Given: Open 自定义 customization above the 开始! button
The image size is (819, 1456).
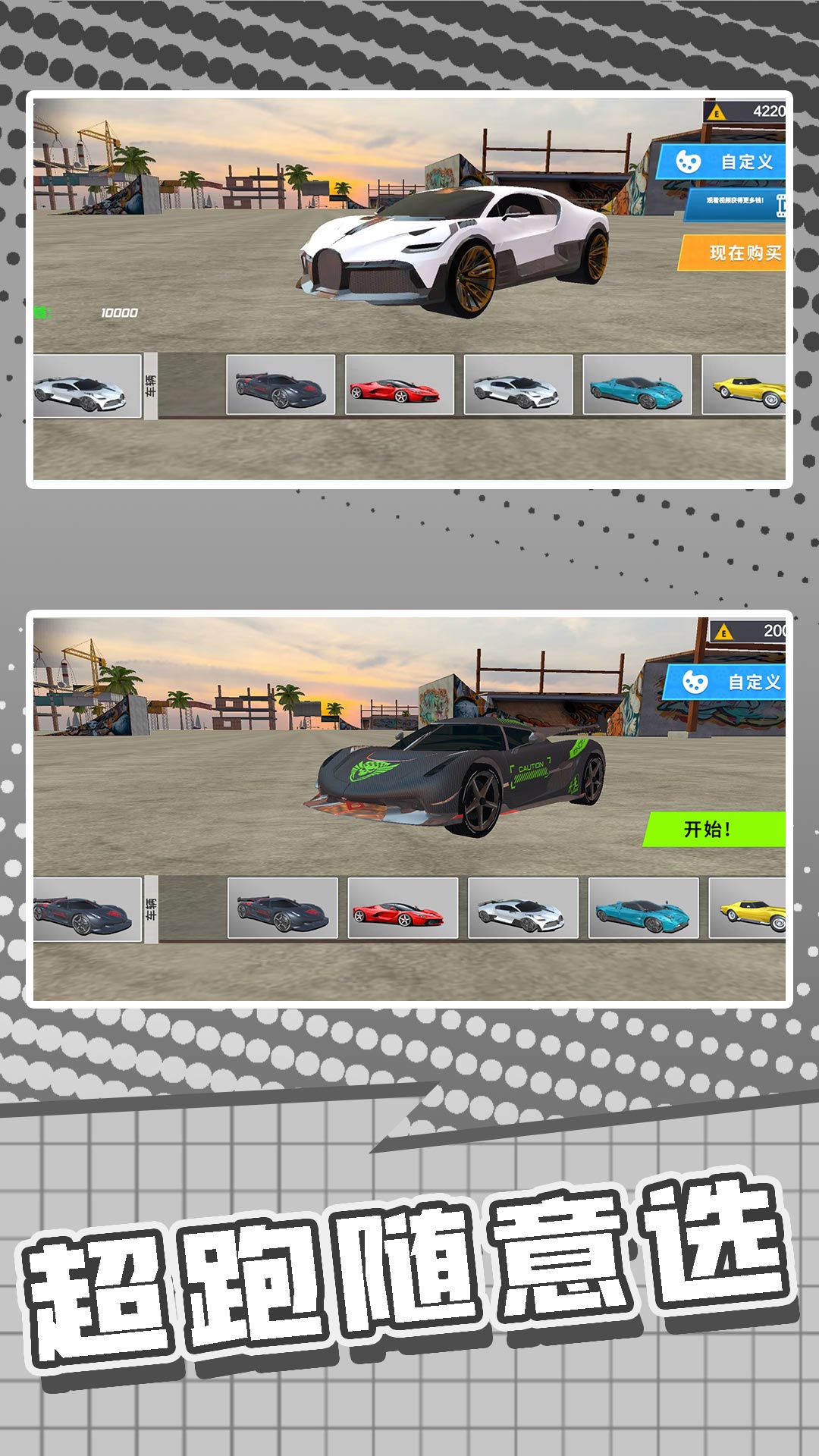Looking at the screenshot, I should tap(727, 682).
